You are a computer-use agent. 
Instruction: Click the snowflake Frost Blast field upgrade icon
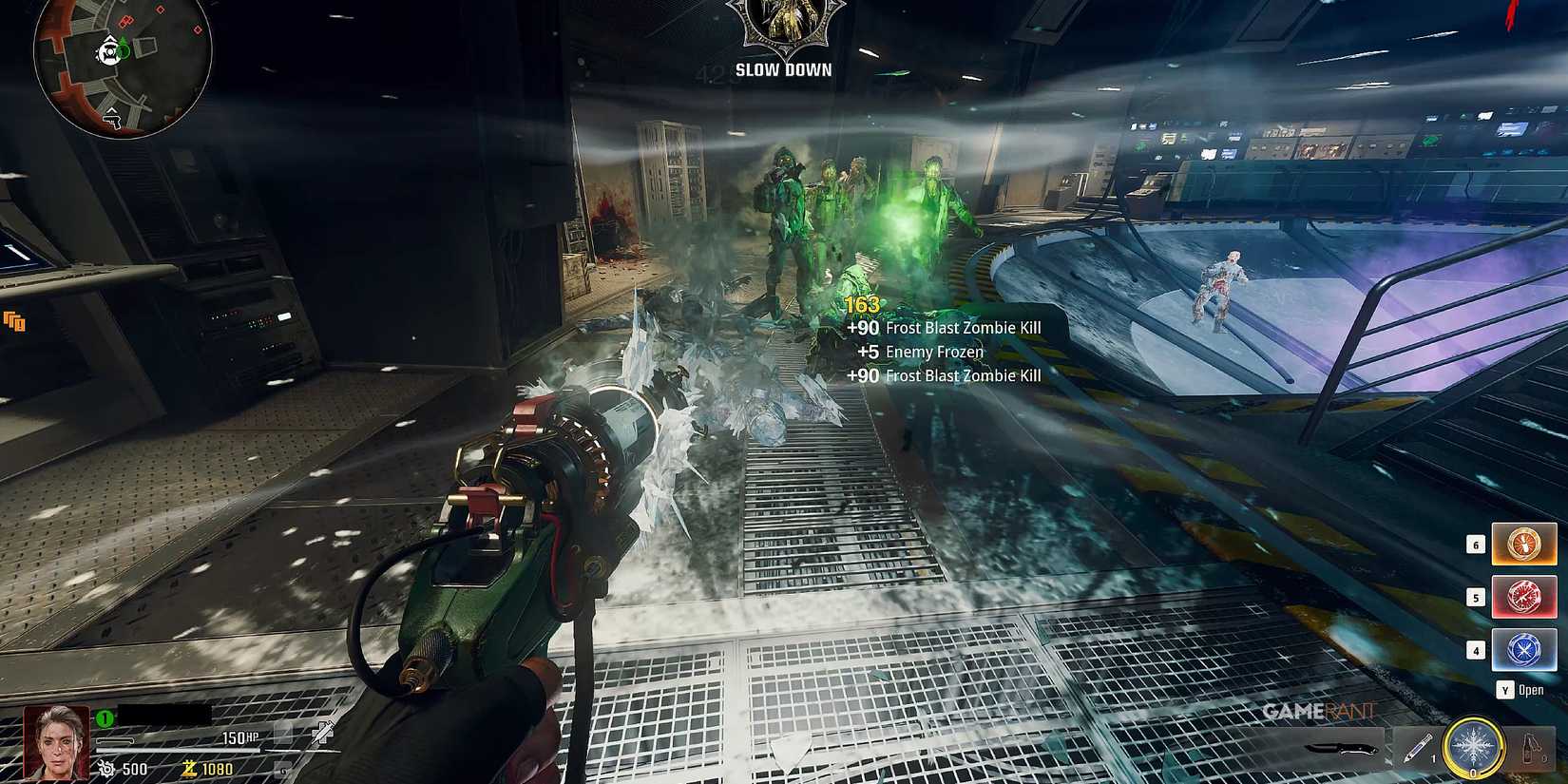coord(1474,746)
